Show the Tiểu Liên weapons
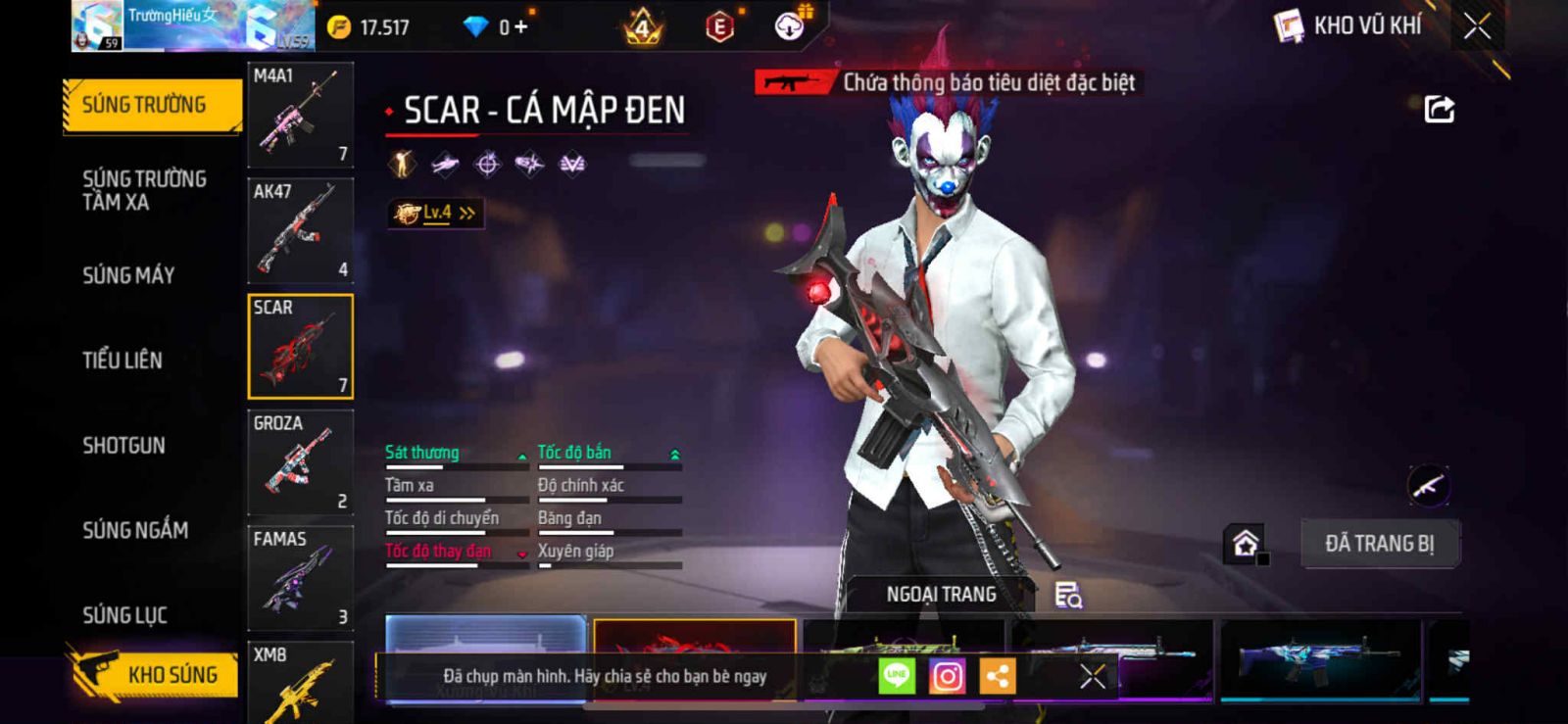Image resolution: width=1568 pixels, height=724 pixels. (x=122, y=361)
